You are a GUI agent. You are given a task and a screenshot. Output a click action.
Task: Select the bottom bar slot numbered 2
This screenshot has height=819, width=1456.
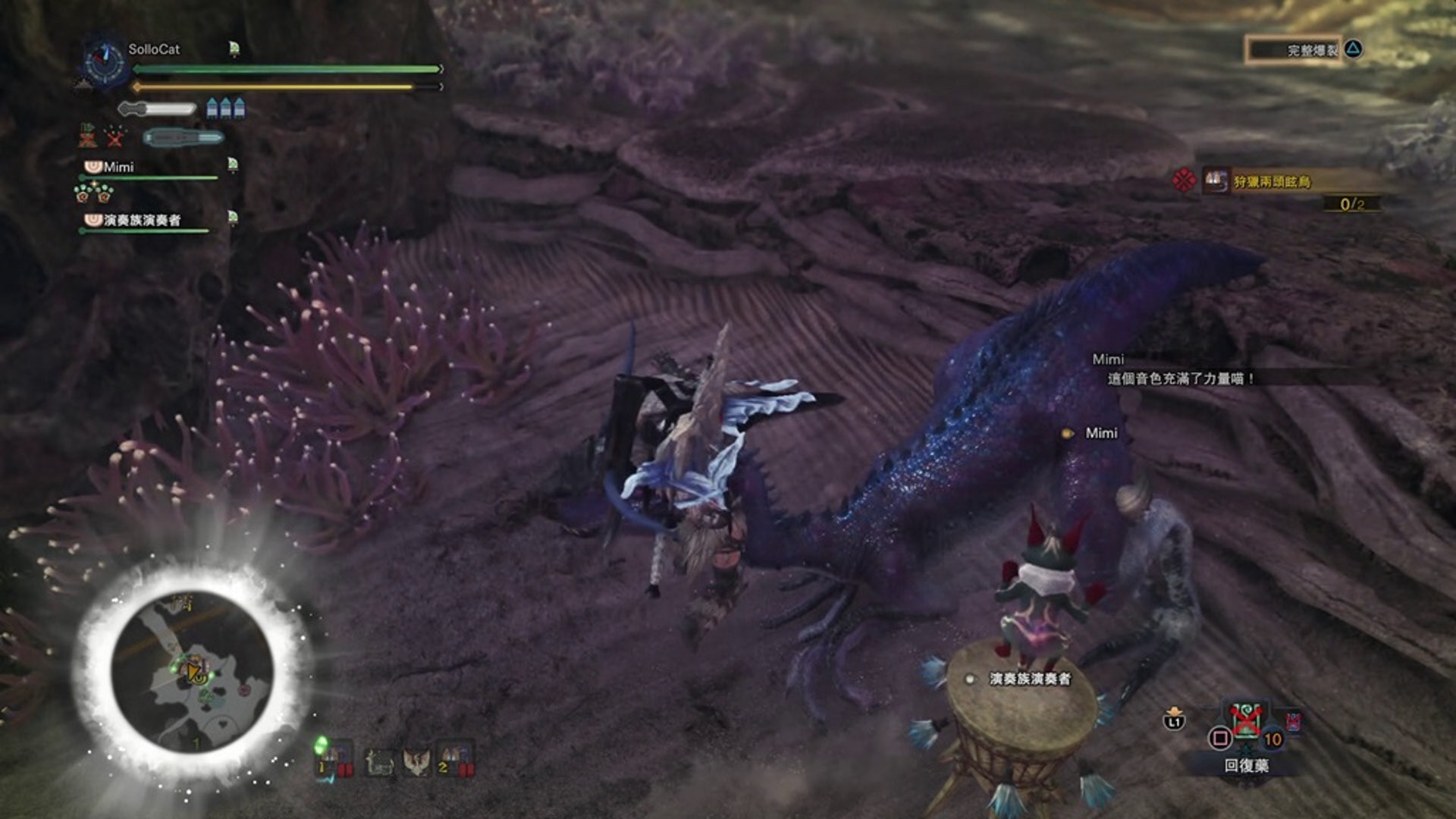455,759
